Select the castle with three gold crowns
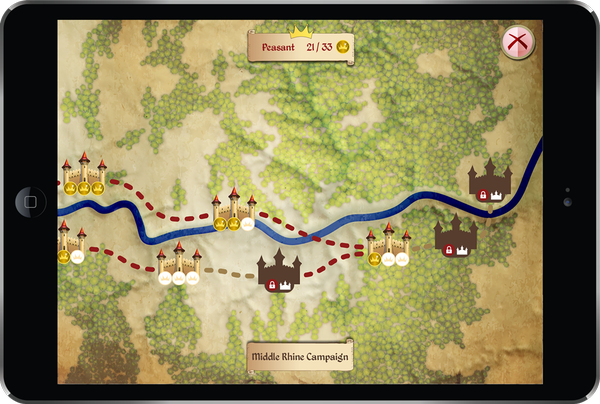The width and height of the screenshot is (600, 404). (x=83, y=173)
